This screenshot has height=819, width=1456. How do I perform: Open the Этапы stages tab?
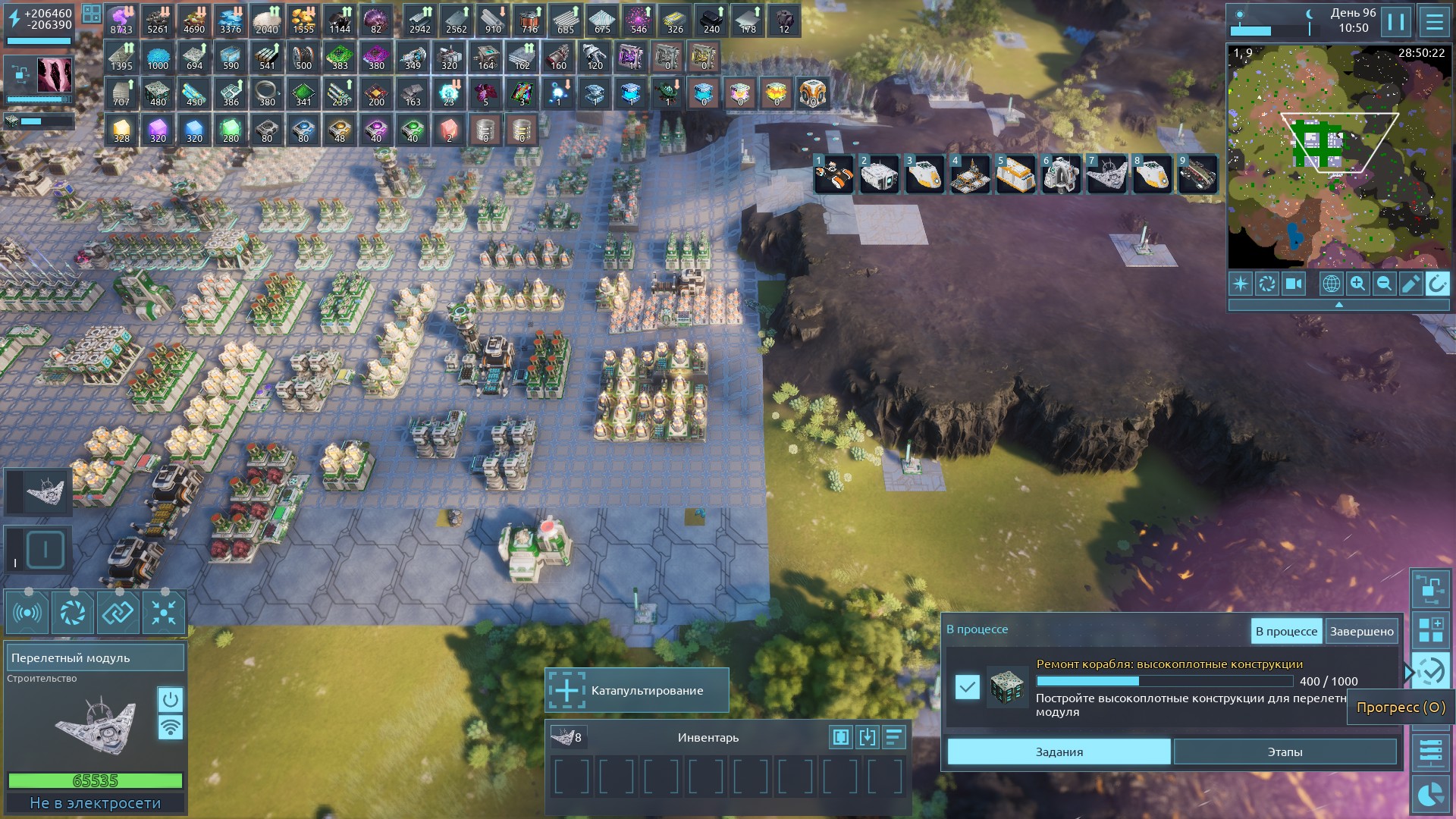(1285, 752)
